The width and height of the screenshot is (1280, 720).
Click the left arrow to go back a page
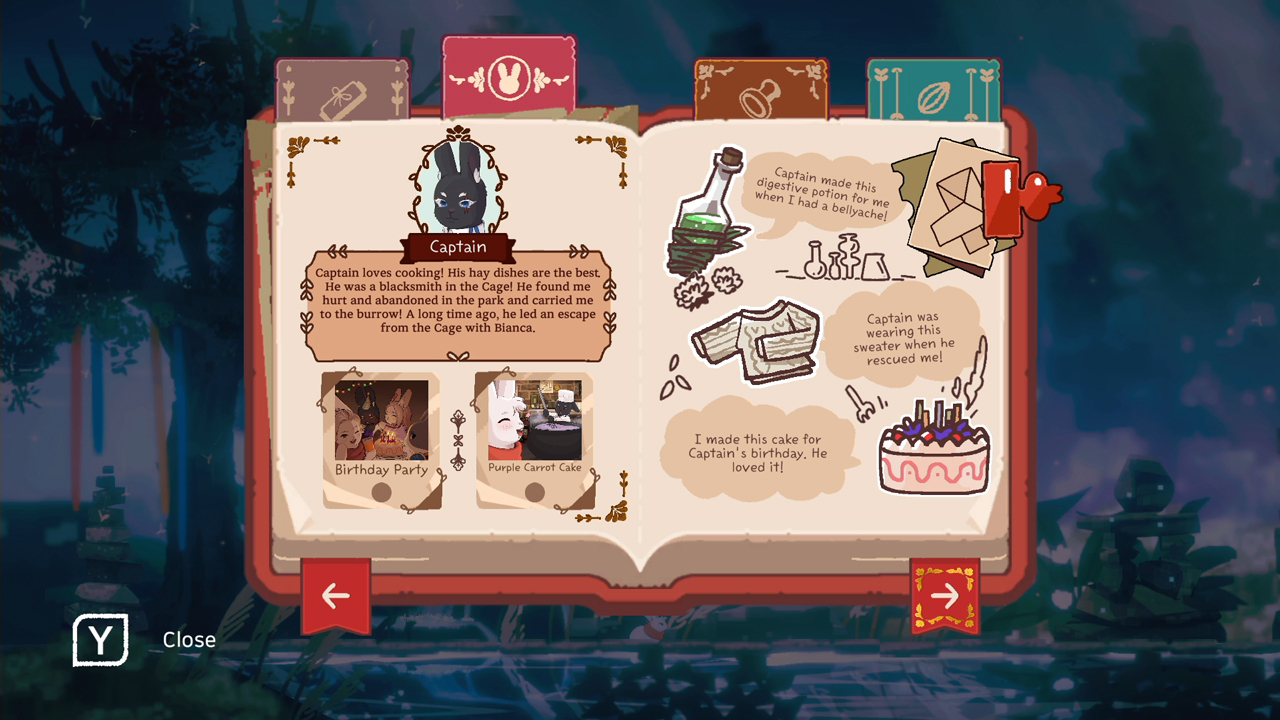click(335, 595)
